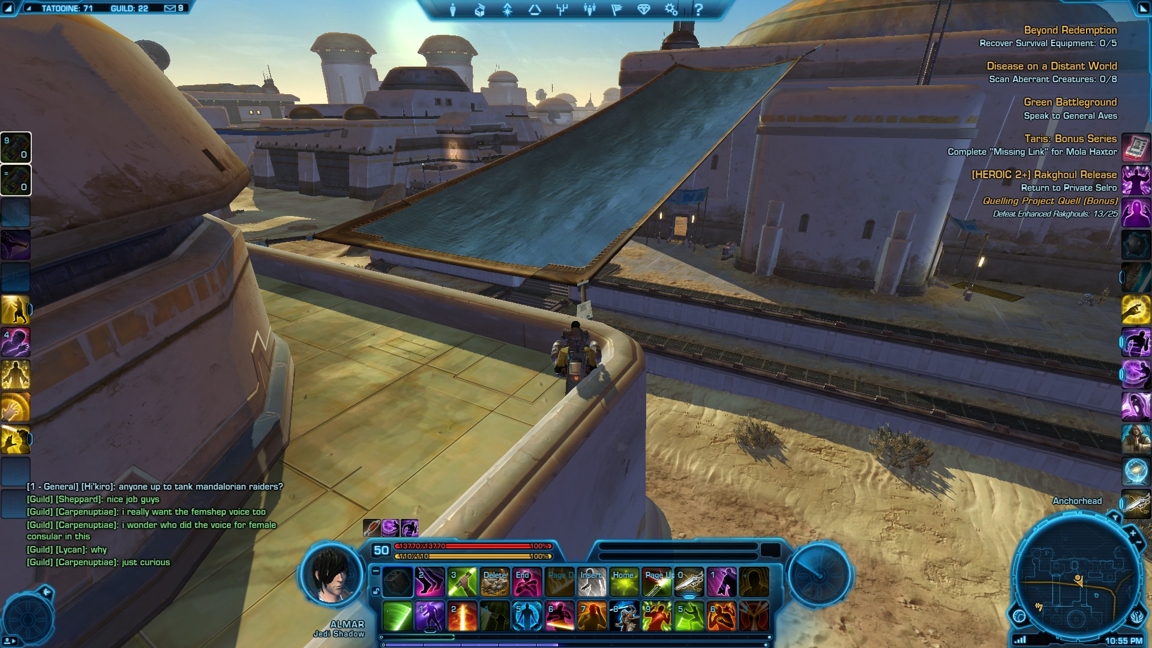The height and width of the screenshot is (648, 1152).
Task: Use the green ability bound to Home
Action: [x=624, y=582]
